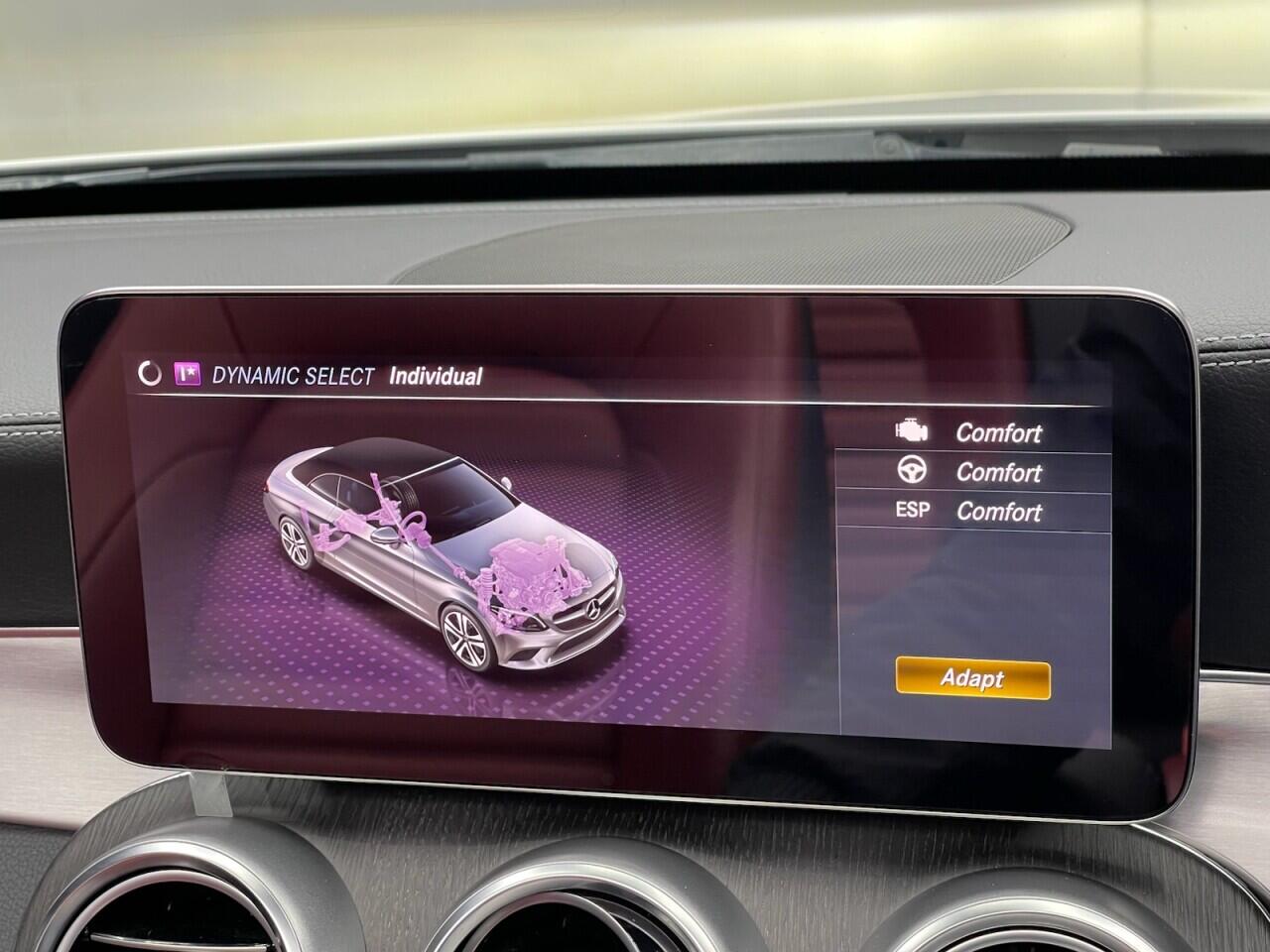1270x952 pixels.
Task: Open the steering Comfort setting selector
Action: click(997, 473)
